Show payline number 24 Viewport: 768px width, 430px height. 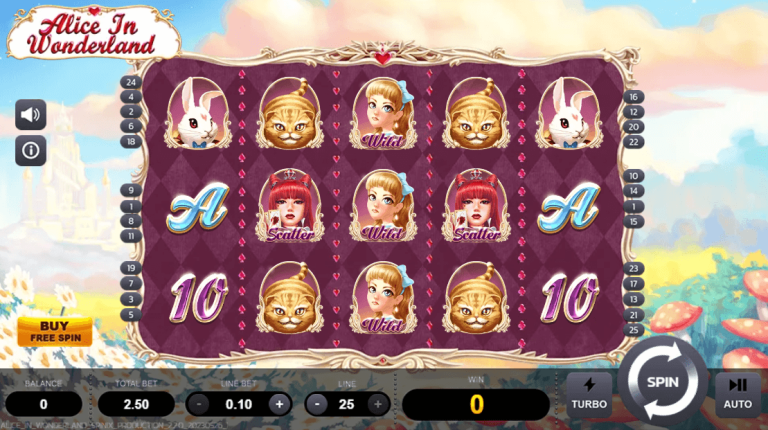(131, 82)
